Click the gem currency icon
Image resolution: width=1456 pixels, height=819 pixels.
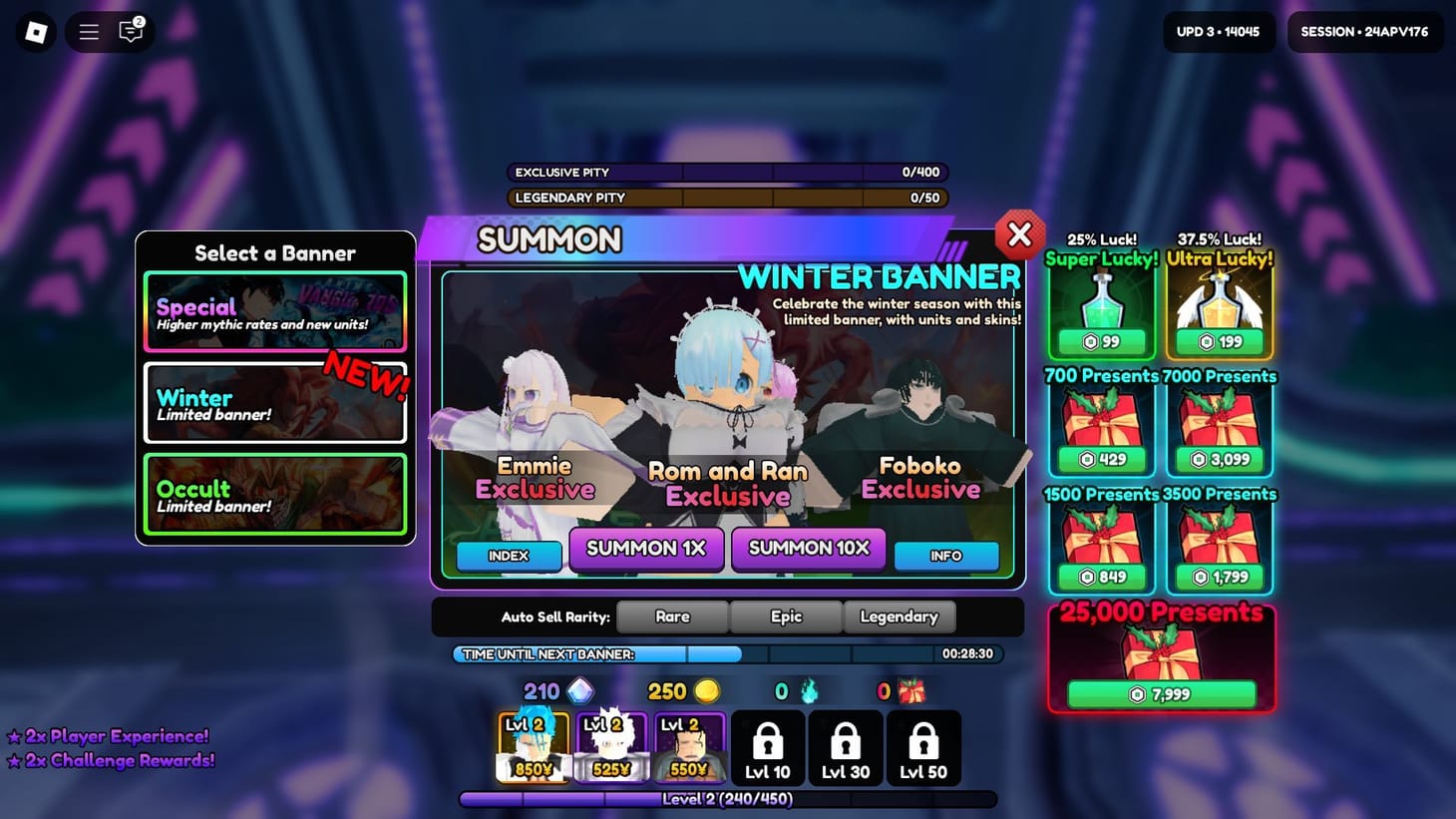pyautogui.click(x=581, y=690)
